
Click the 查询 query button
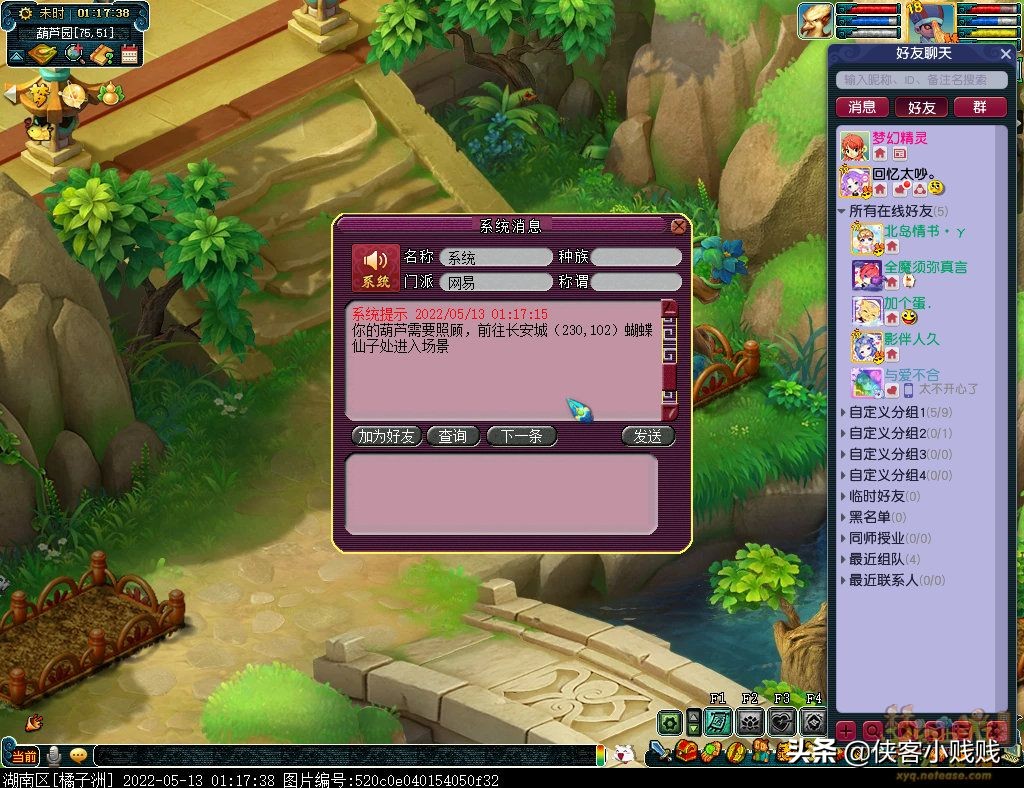click(452, 436)
